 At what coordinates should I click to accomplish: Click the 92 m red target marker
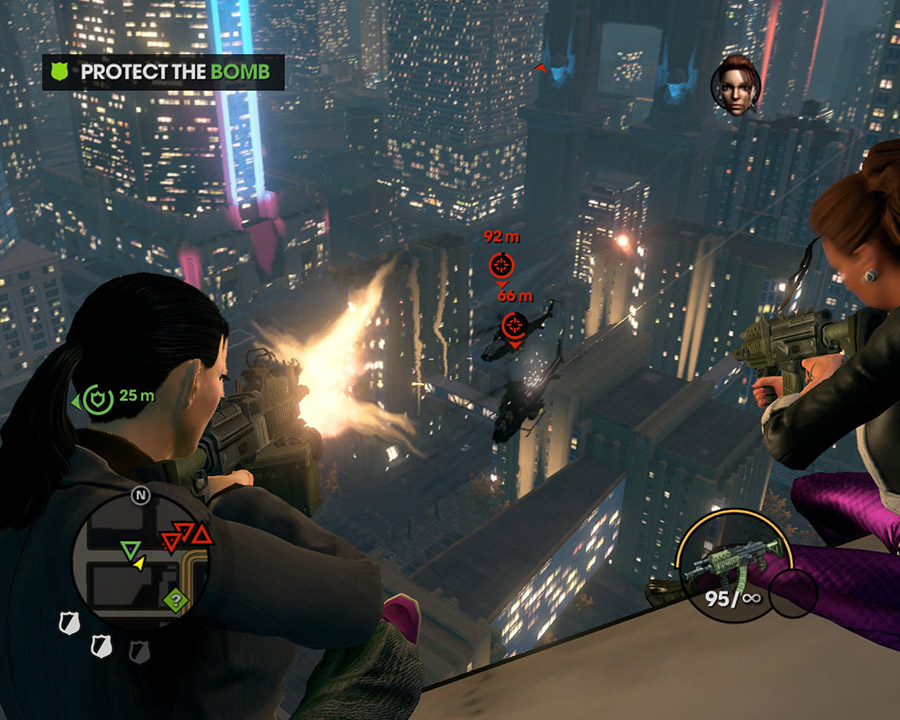pyautogui.click(x=501, y=265)
